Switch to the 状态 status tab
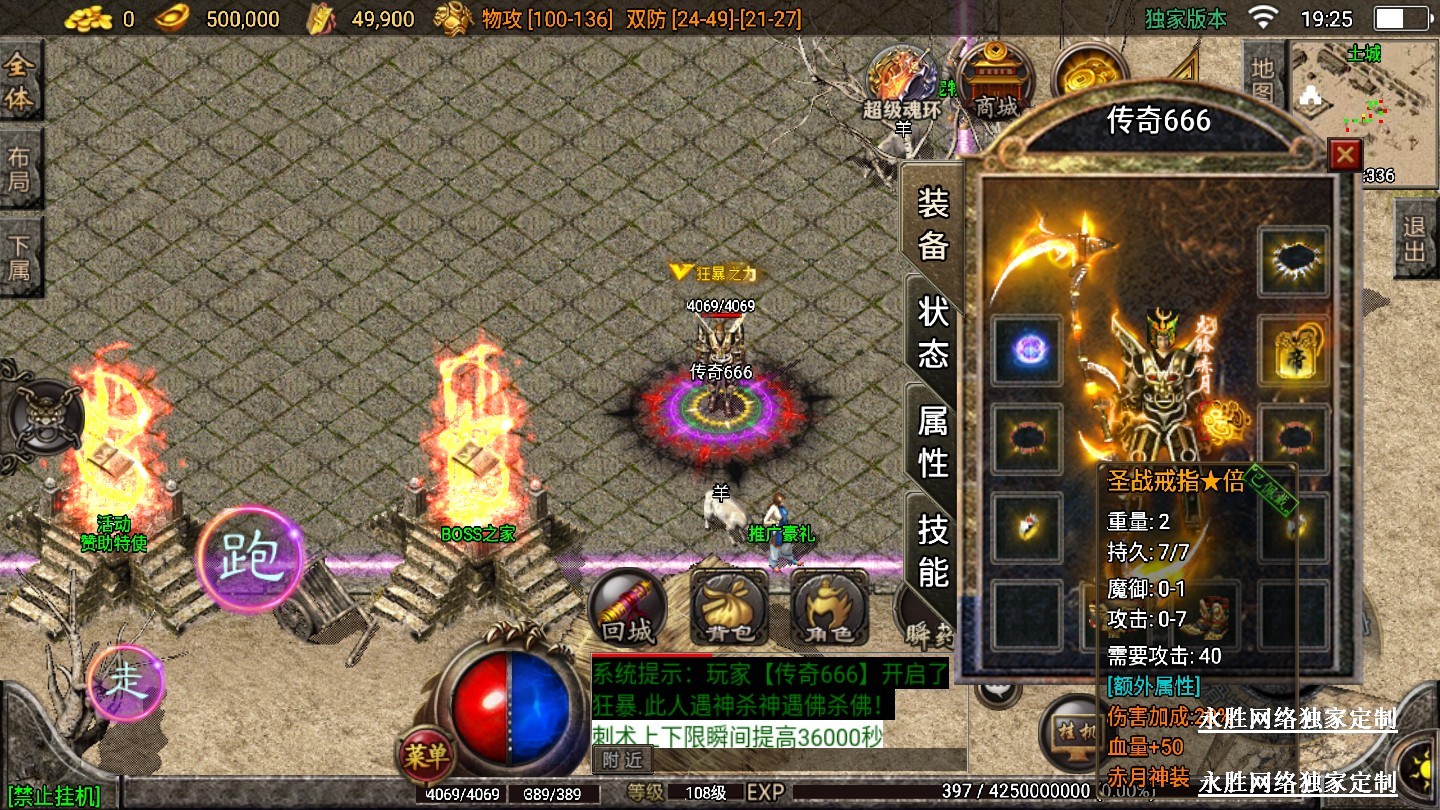 click(x=933, y=331)
